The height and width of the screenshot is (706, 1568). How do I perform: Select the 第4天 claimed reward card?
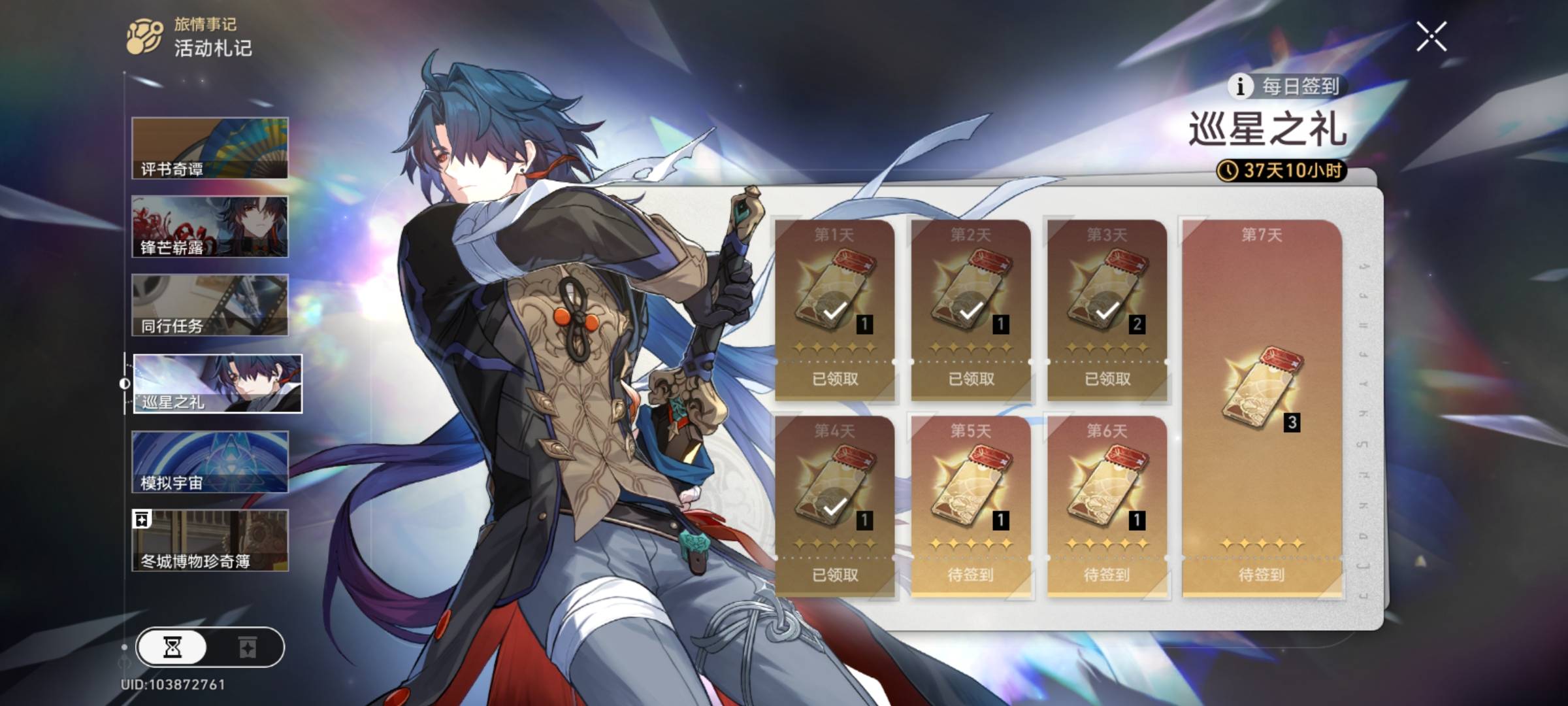(x=834, y=507)
